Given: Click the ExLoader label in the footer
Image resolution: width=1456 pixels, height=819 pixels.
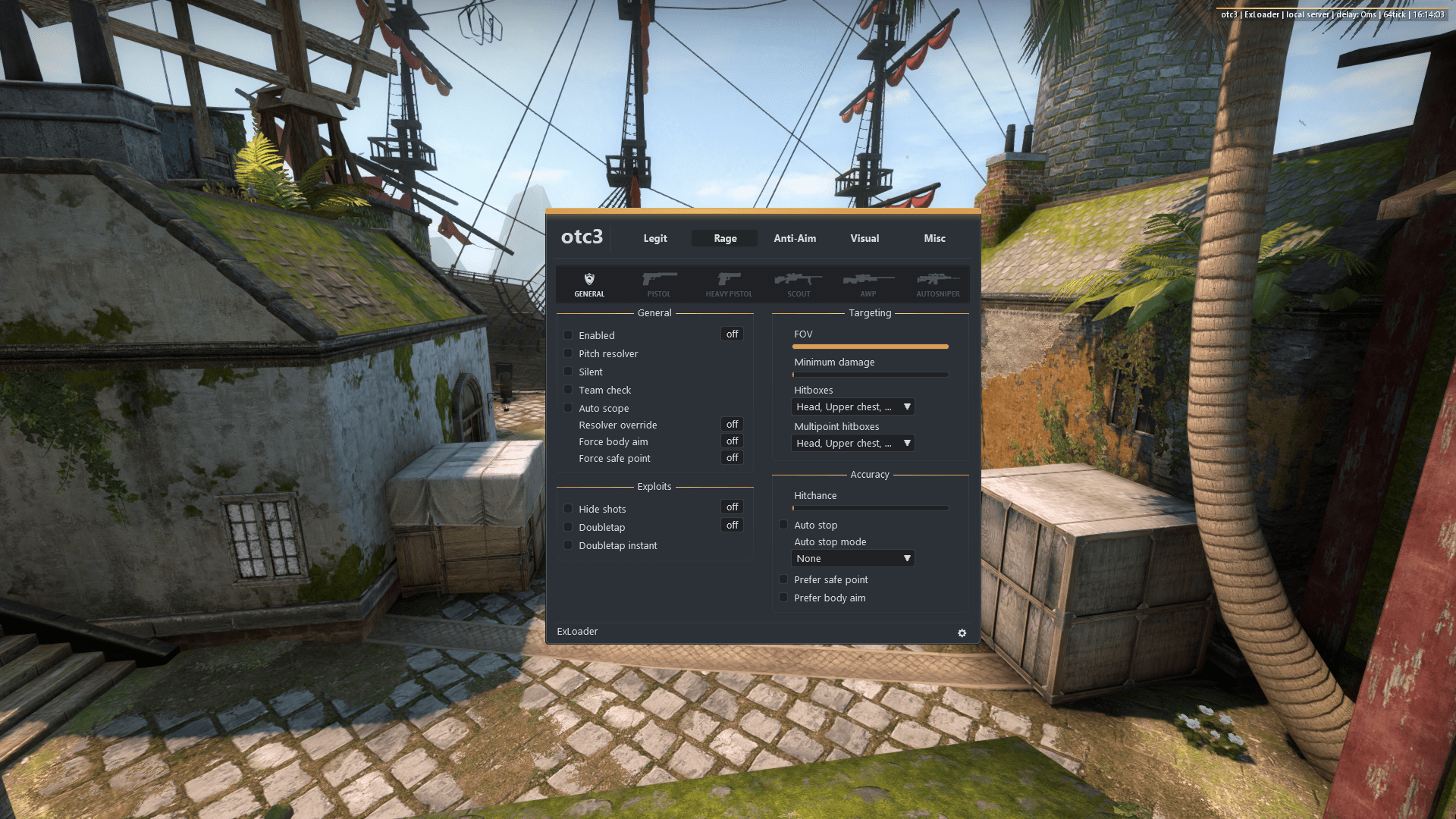Looking at the screenshot, I should click(x=577, y=631).
